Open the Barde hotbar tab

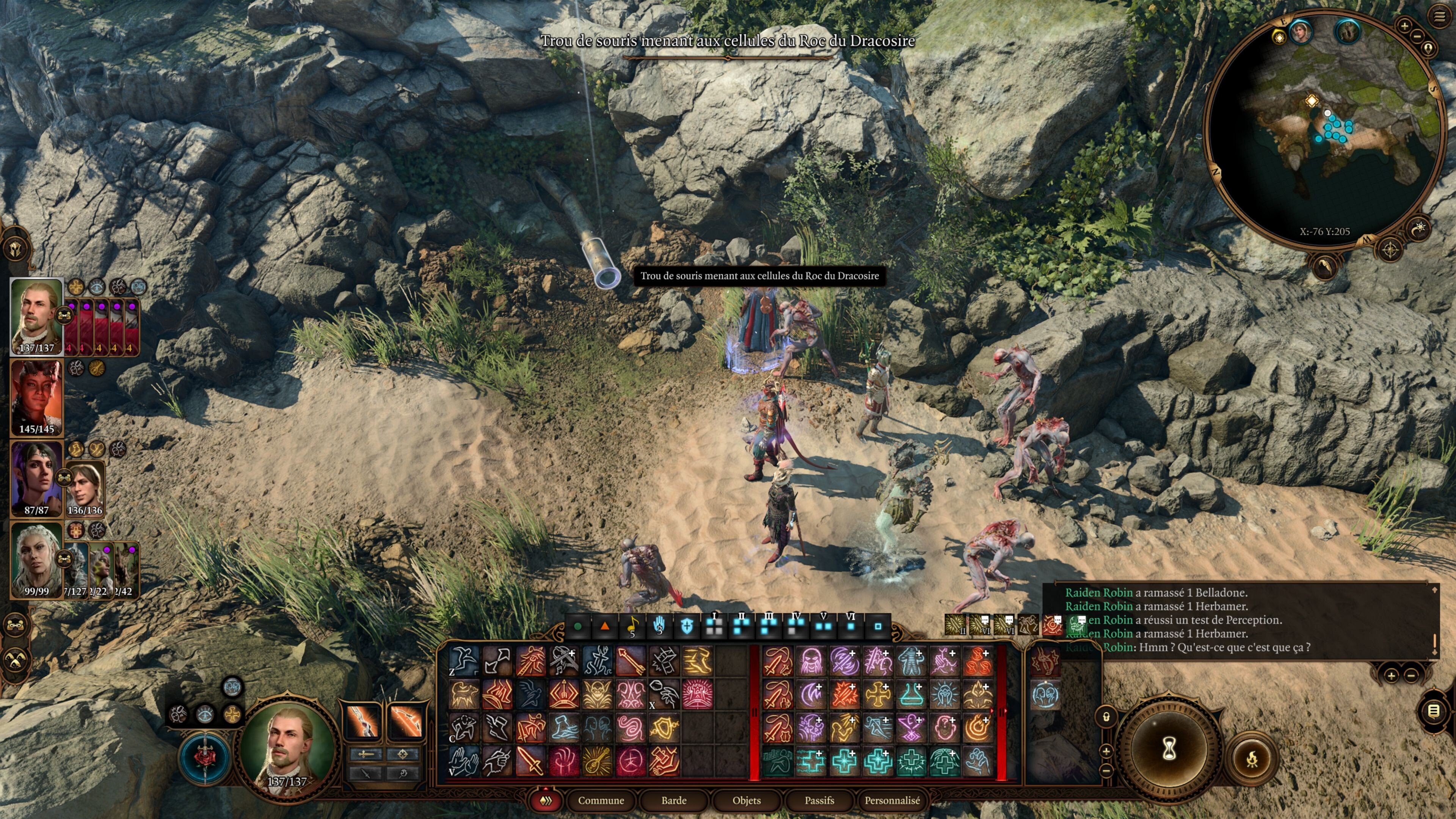pos(674,800)
